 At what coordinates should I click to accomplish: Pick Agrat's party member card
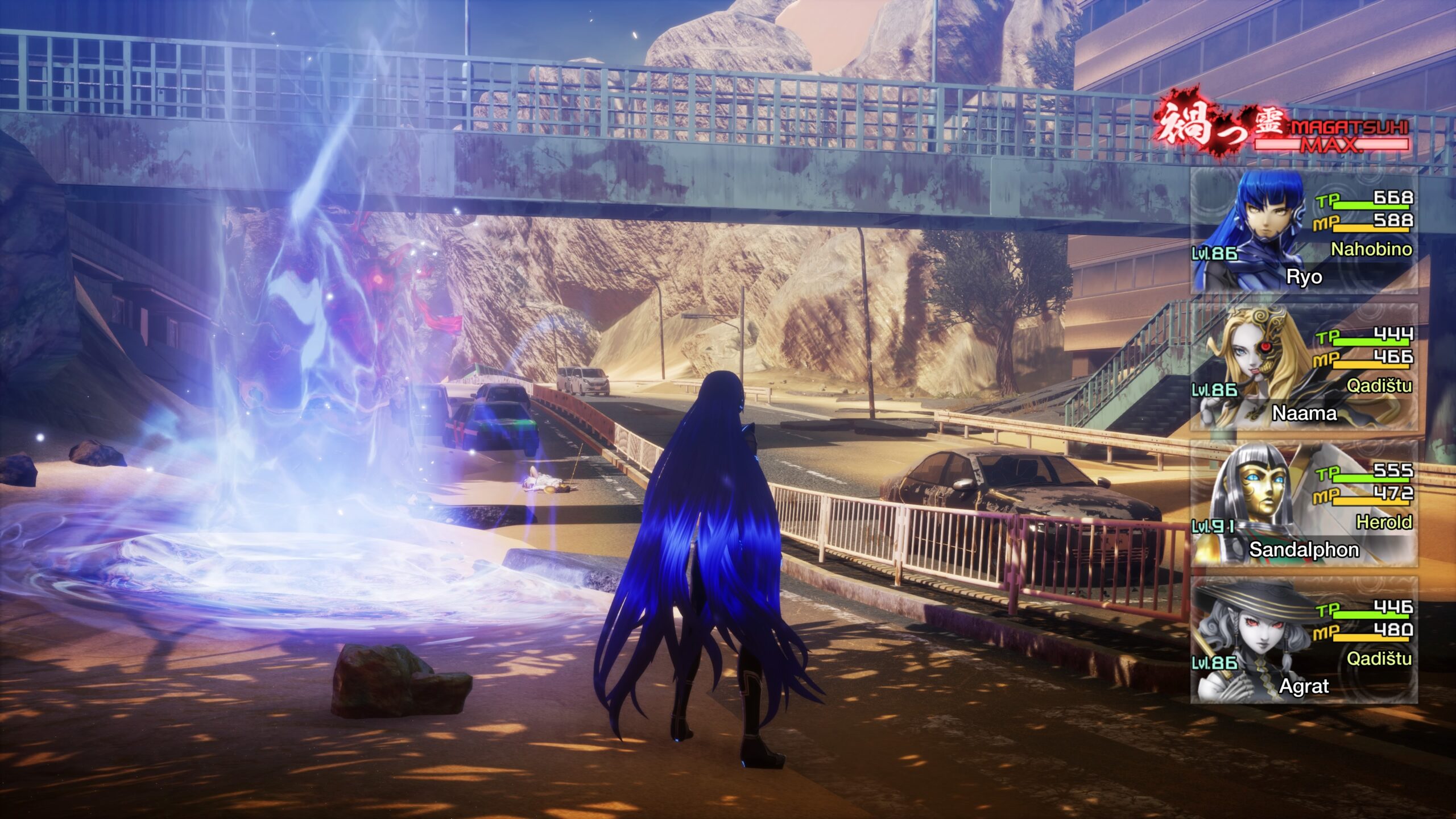pyautogui.click(x=1304, y=640)
